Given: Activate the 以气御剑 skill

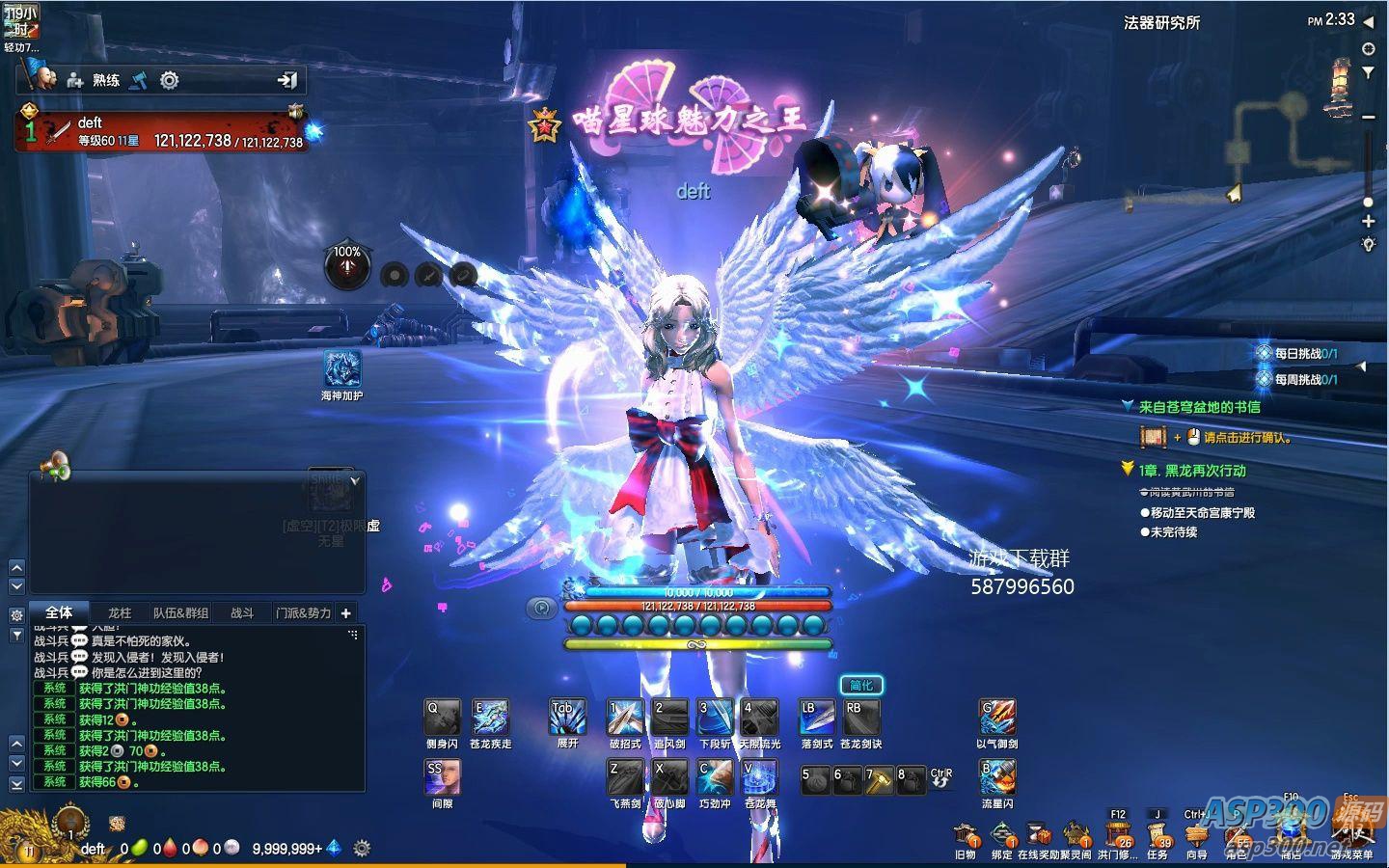Looking at the screenshot, I should click(997, 719).
